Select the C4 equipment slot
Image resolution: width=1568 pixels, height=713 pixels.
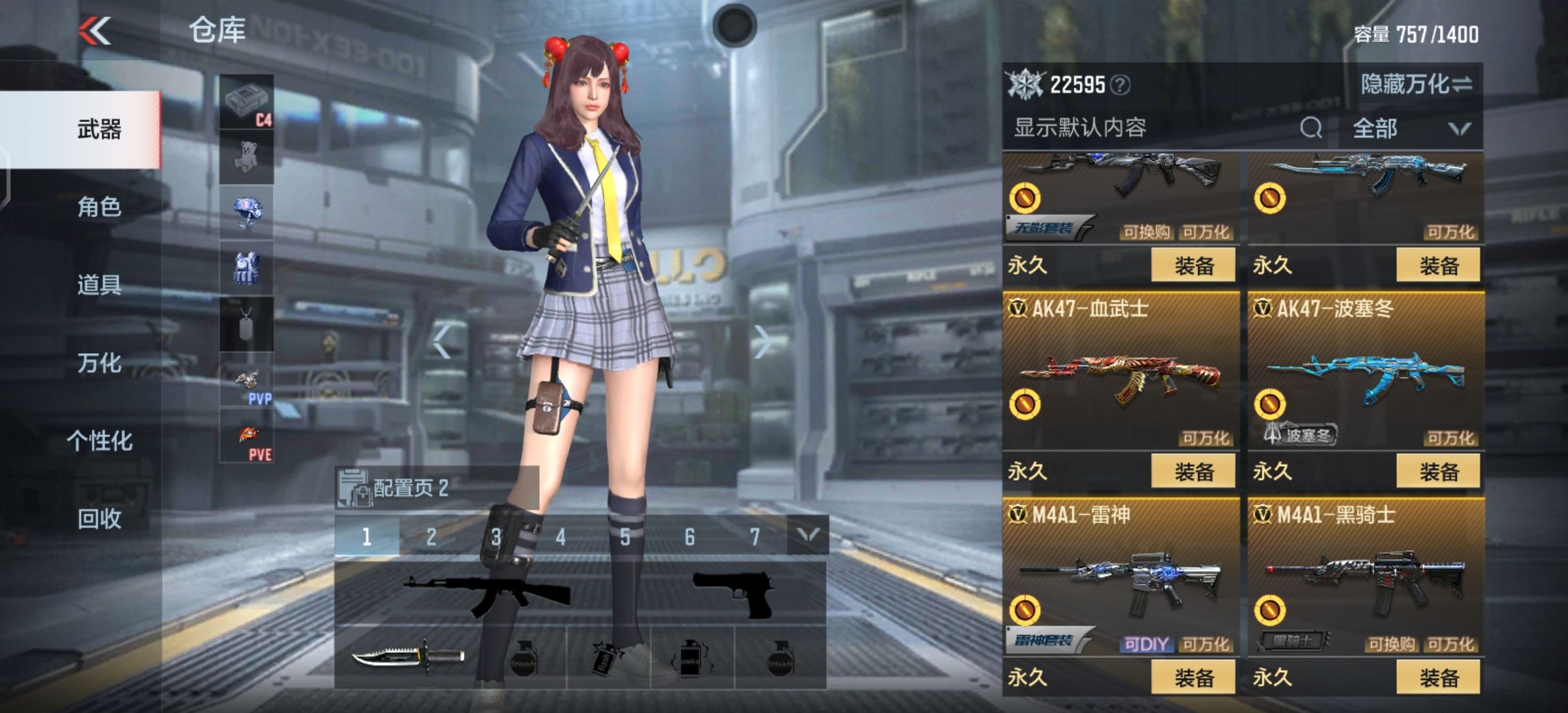246,102
